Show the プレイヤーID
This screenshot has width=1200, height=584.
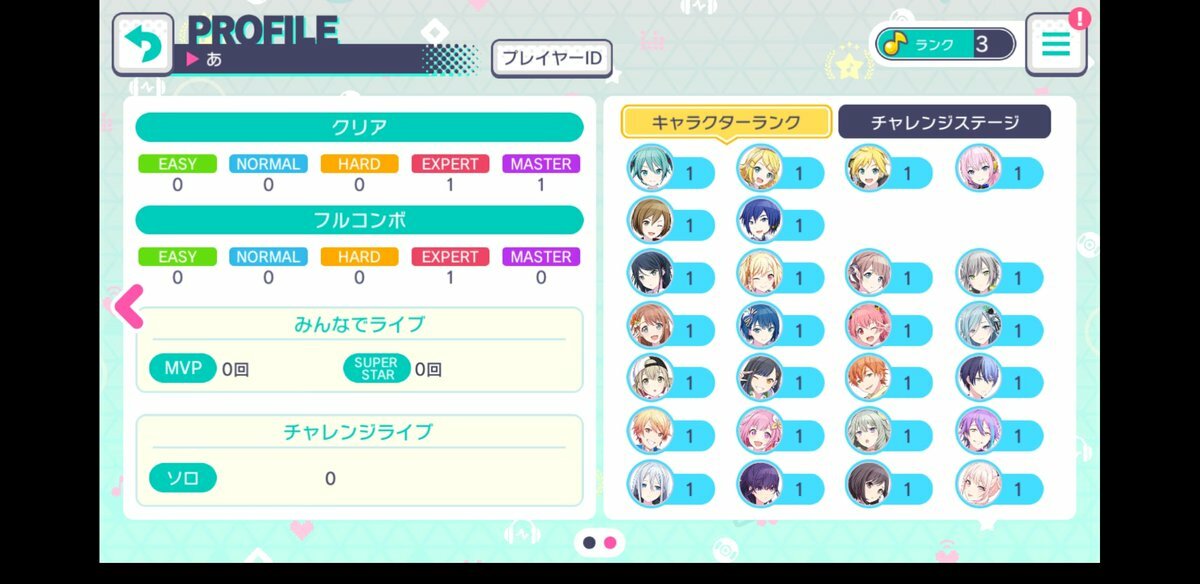(x=551, y=59)
